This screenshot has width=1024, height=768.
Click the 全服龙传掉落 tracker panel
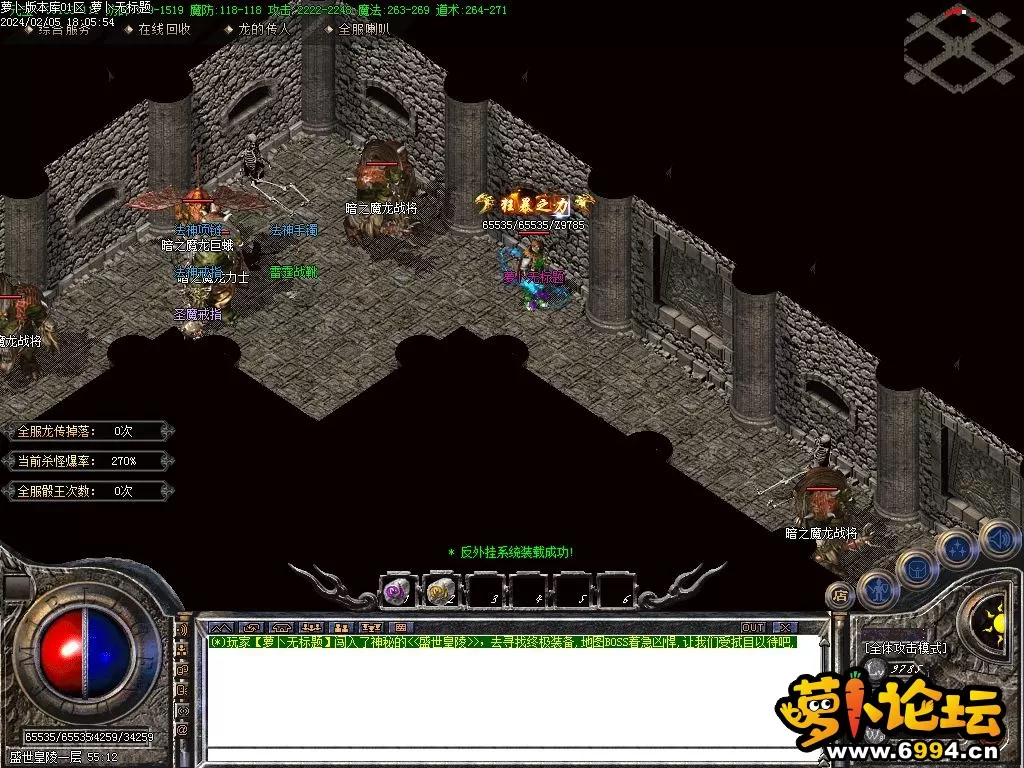pos(83,431)
